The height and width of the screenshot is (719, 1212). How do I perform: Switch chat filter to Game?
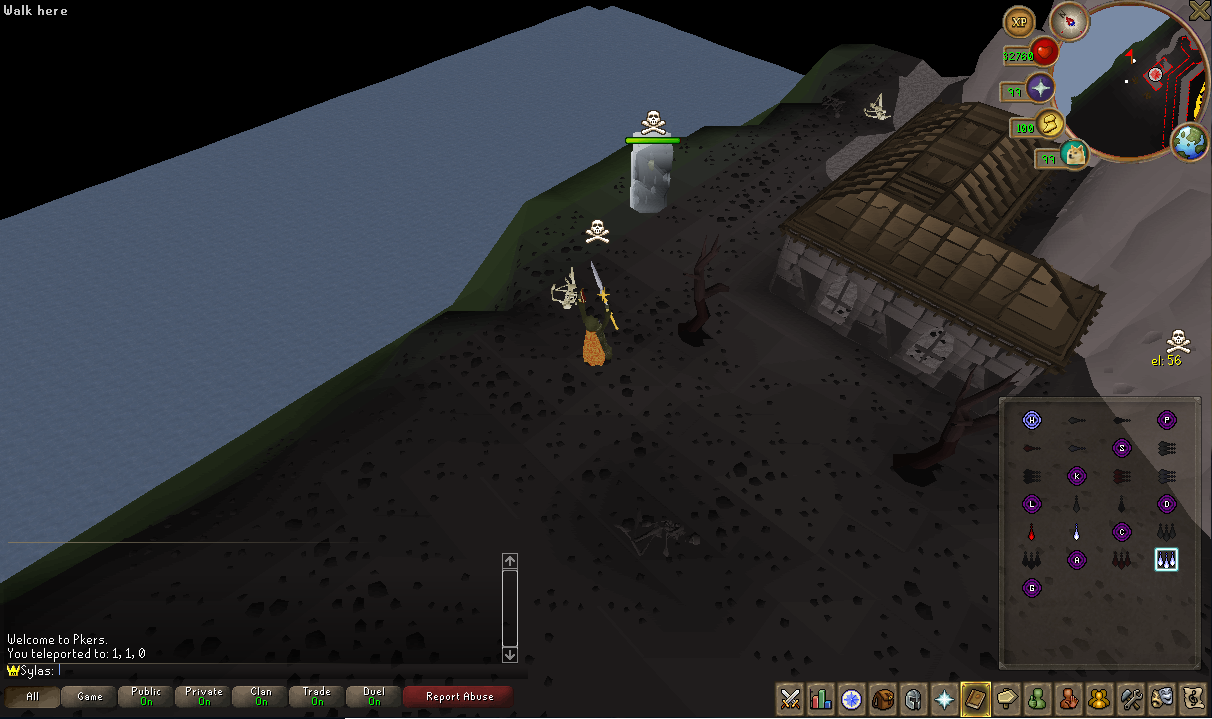coord(90,697)
